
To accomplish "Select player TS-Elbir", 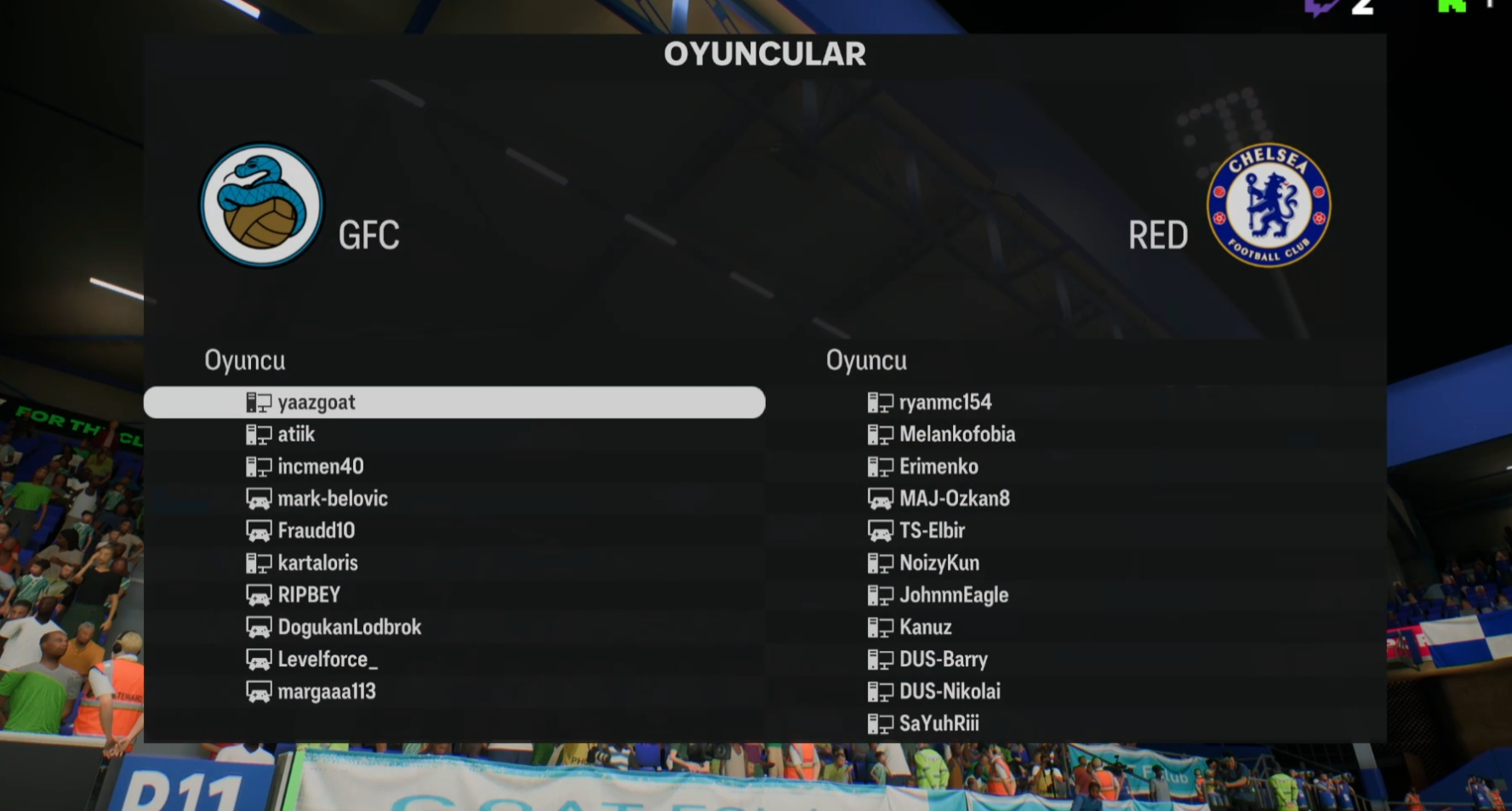I will [932, 531].
